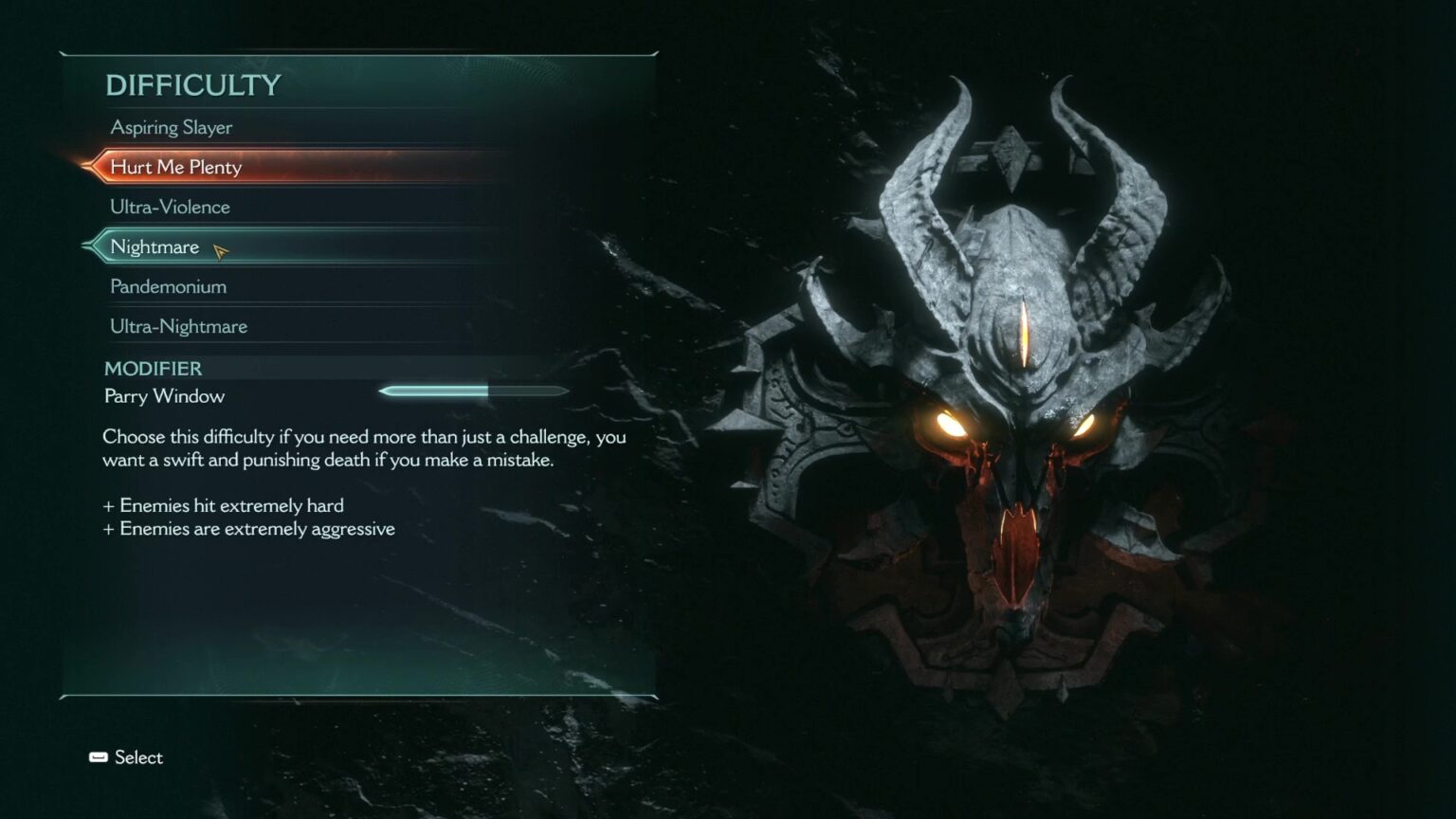Adjust the Parry Window modifier slider
The image size is (1456, 819).
472,391
